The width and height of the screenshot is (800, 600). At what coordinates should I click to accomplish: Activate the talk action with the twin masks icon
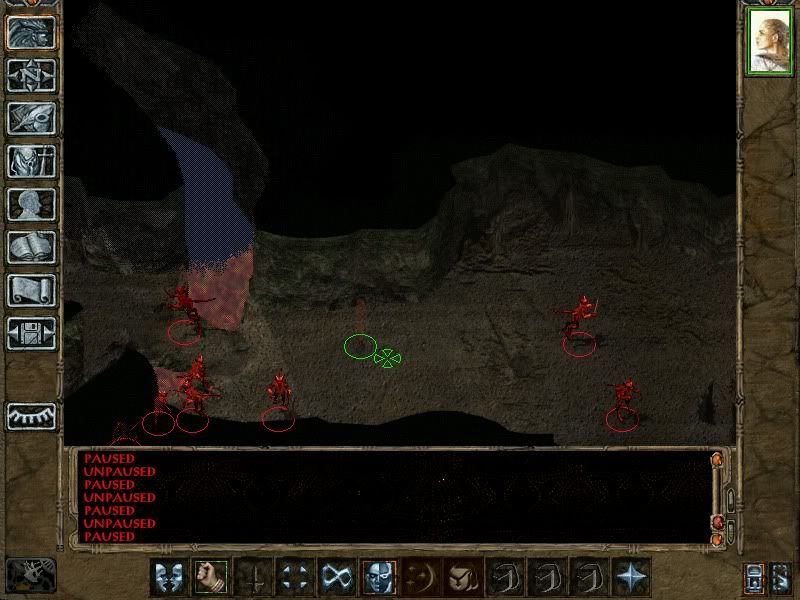169,576
